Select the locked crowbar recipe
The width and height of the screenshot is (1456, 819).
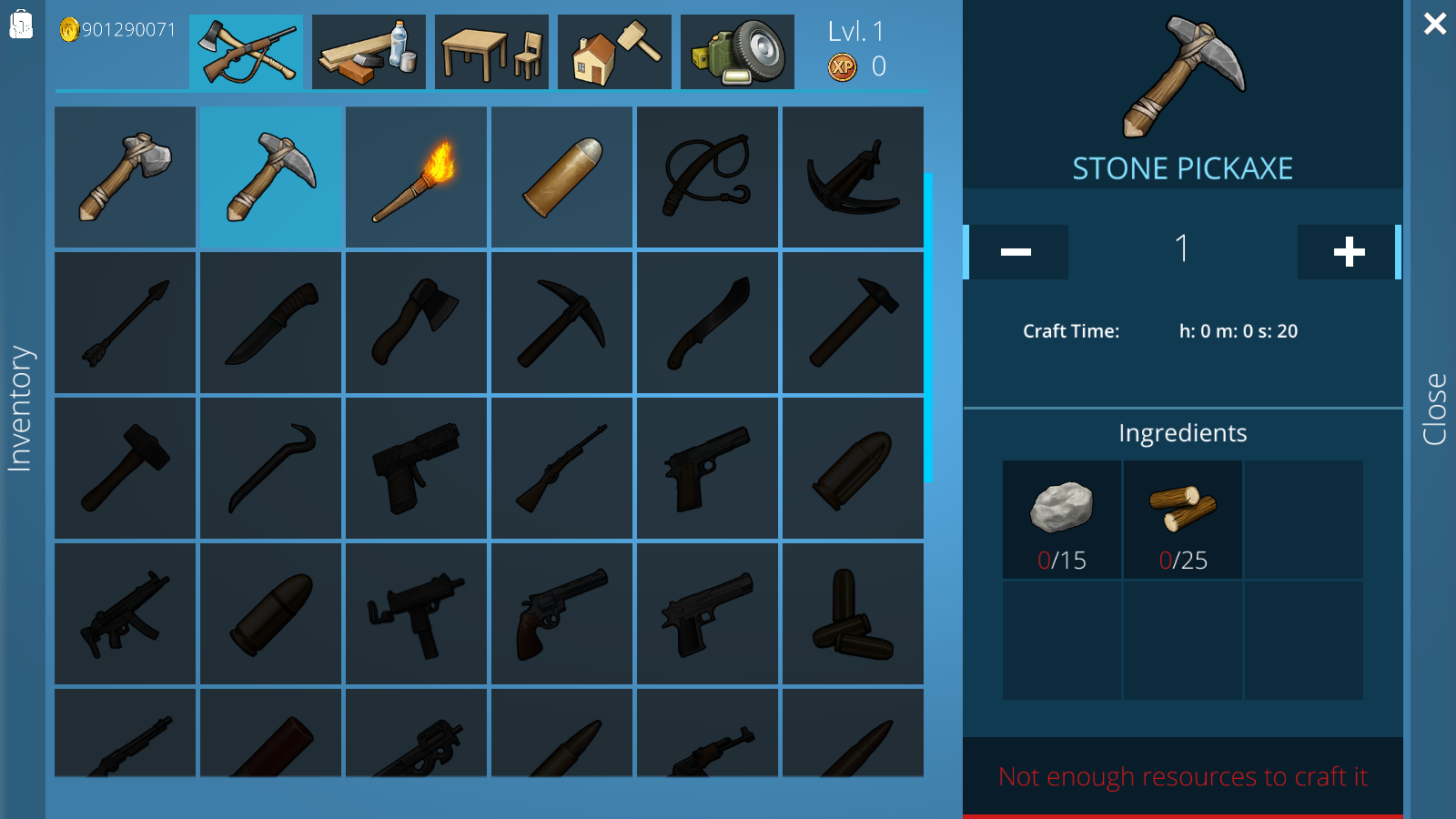click(271, 468)
